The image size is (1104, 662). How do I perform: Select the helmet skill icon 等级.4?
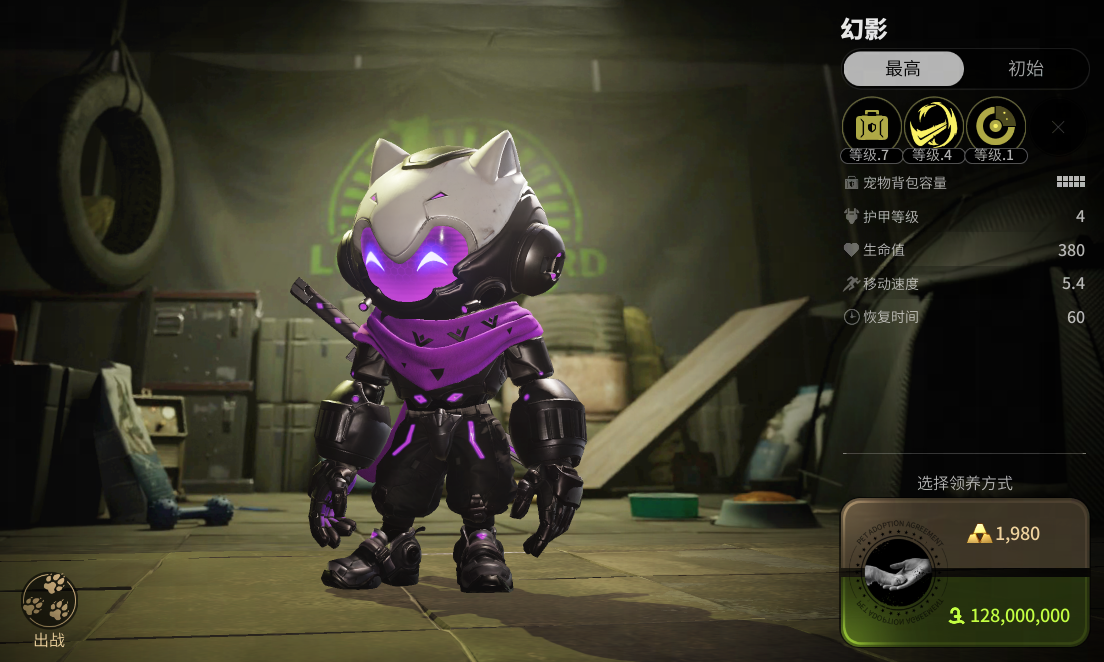click(934, 126)
